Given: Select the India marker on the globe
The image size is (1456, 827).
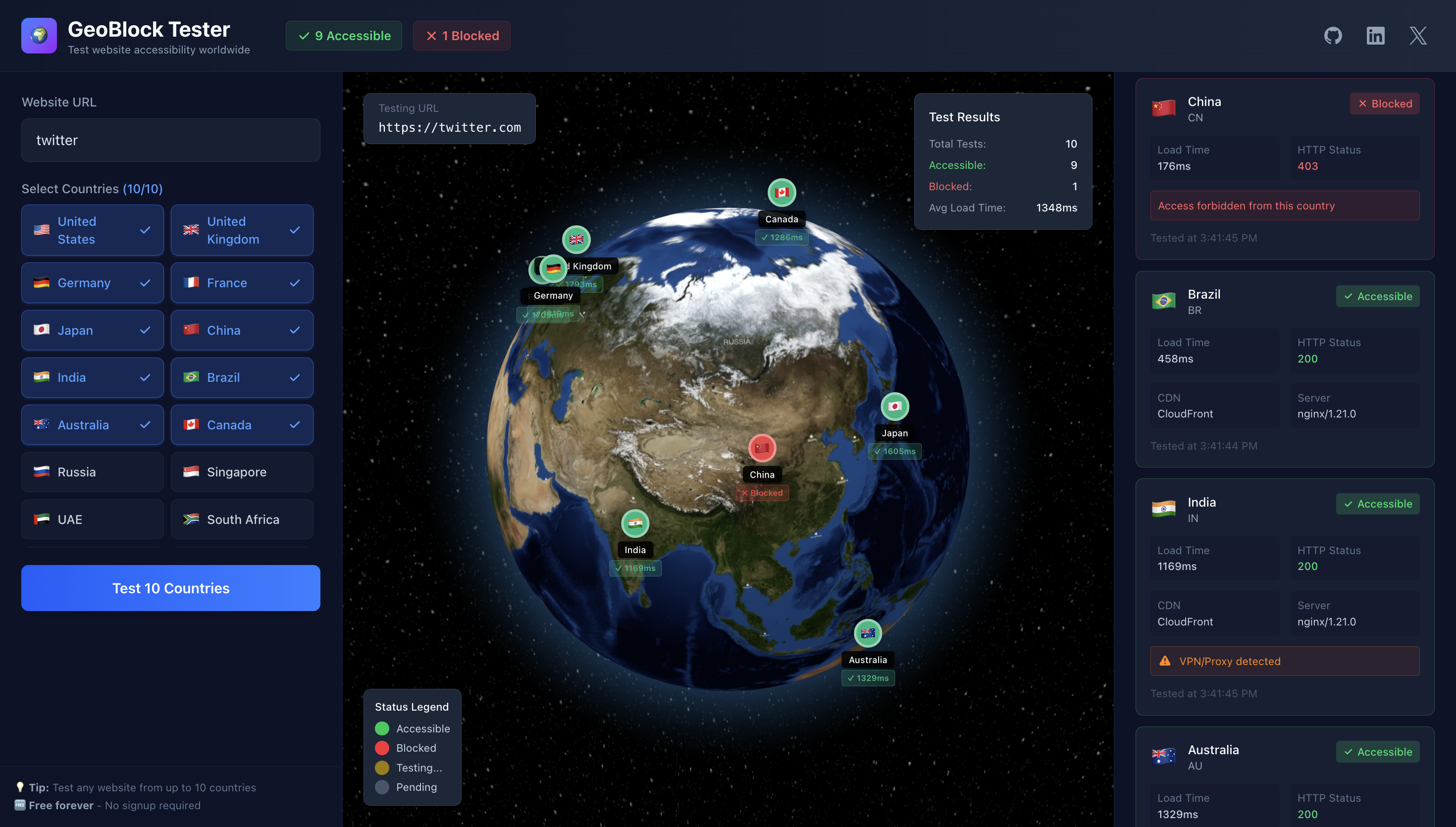Looking at the screenshot, I should (635, 524).
